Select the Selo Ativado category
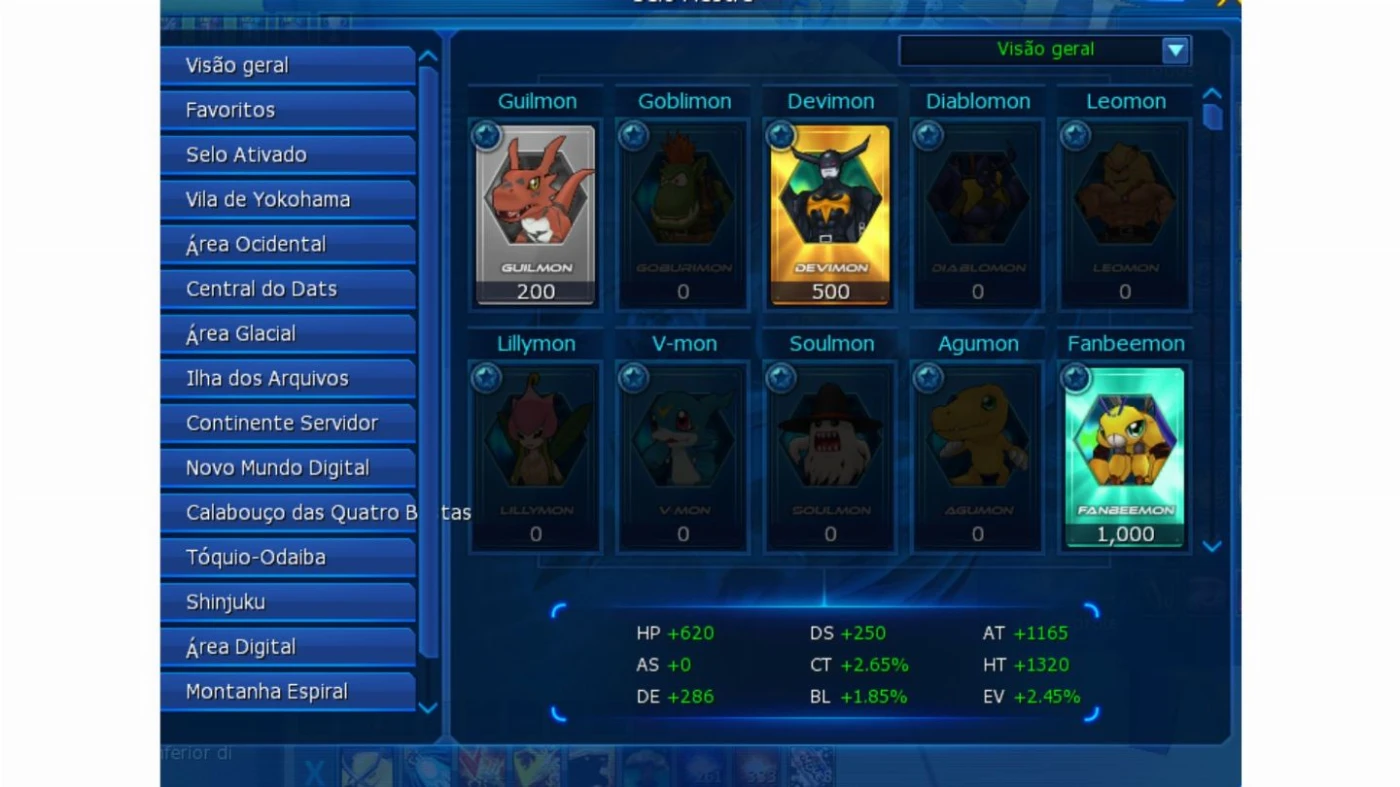1400x787 pixels. click(287, 155)
